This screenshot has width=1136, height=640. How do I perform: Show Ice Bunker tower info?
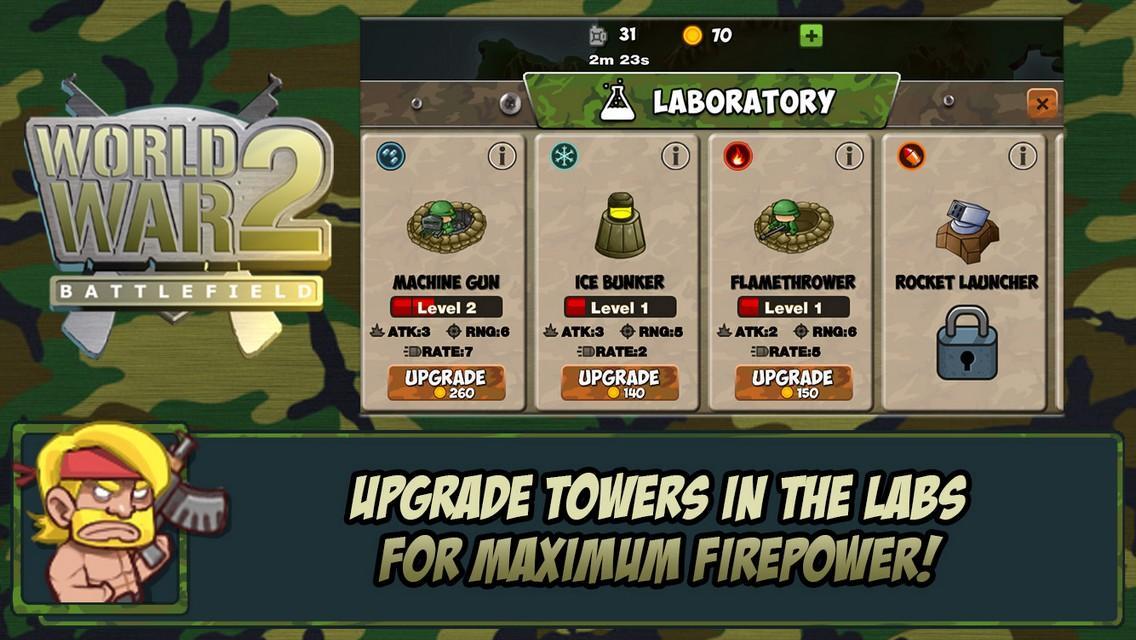[x=676, y=156]
